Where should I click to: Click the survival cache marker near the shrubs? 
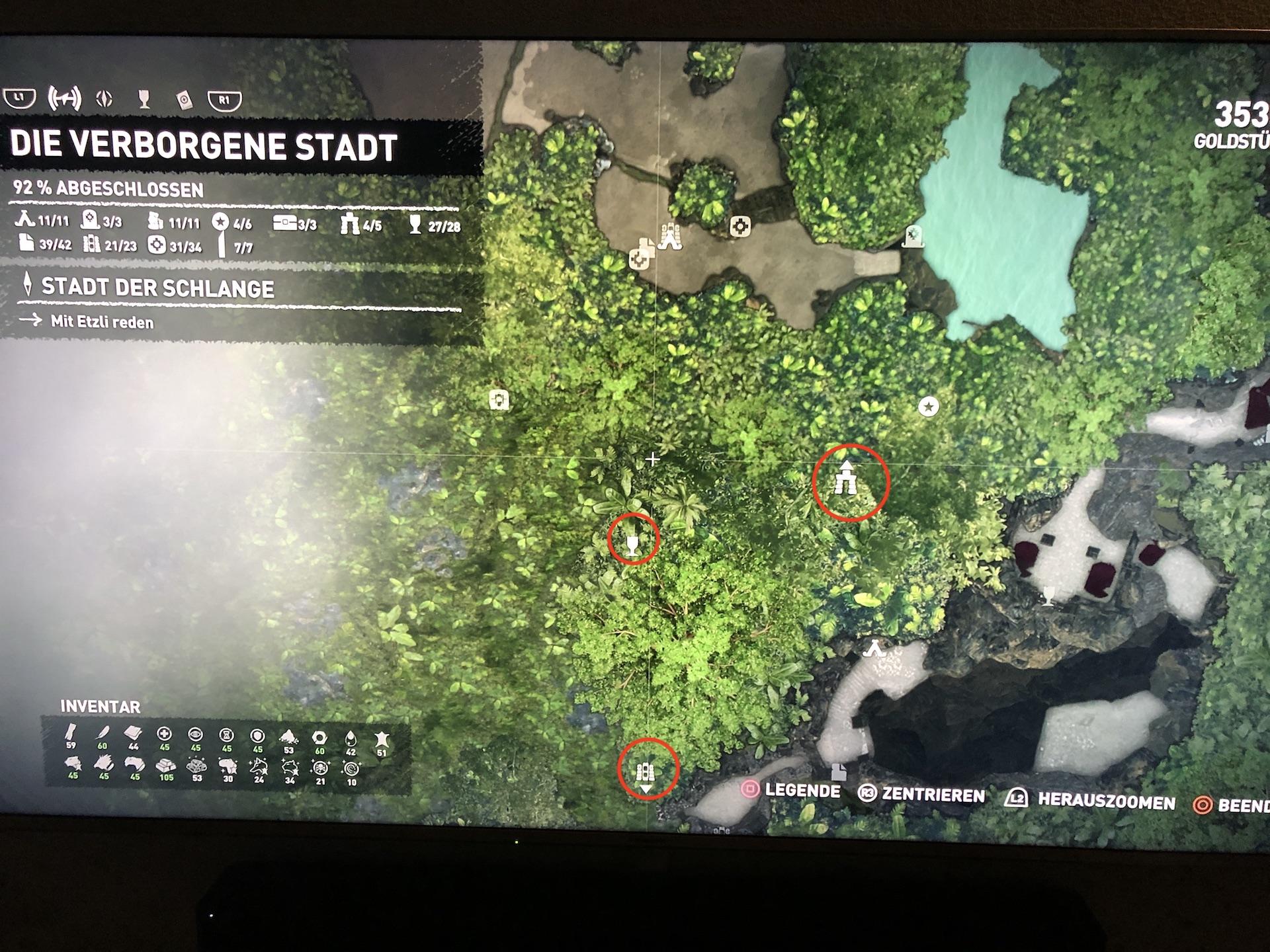click(x=740, y=227)
